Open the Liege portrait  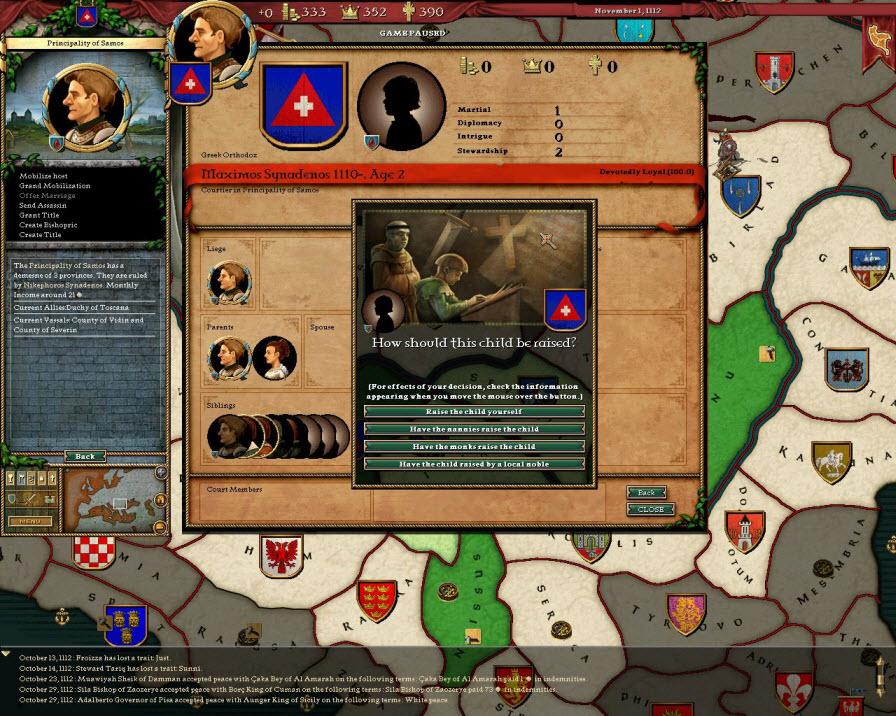229,283
